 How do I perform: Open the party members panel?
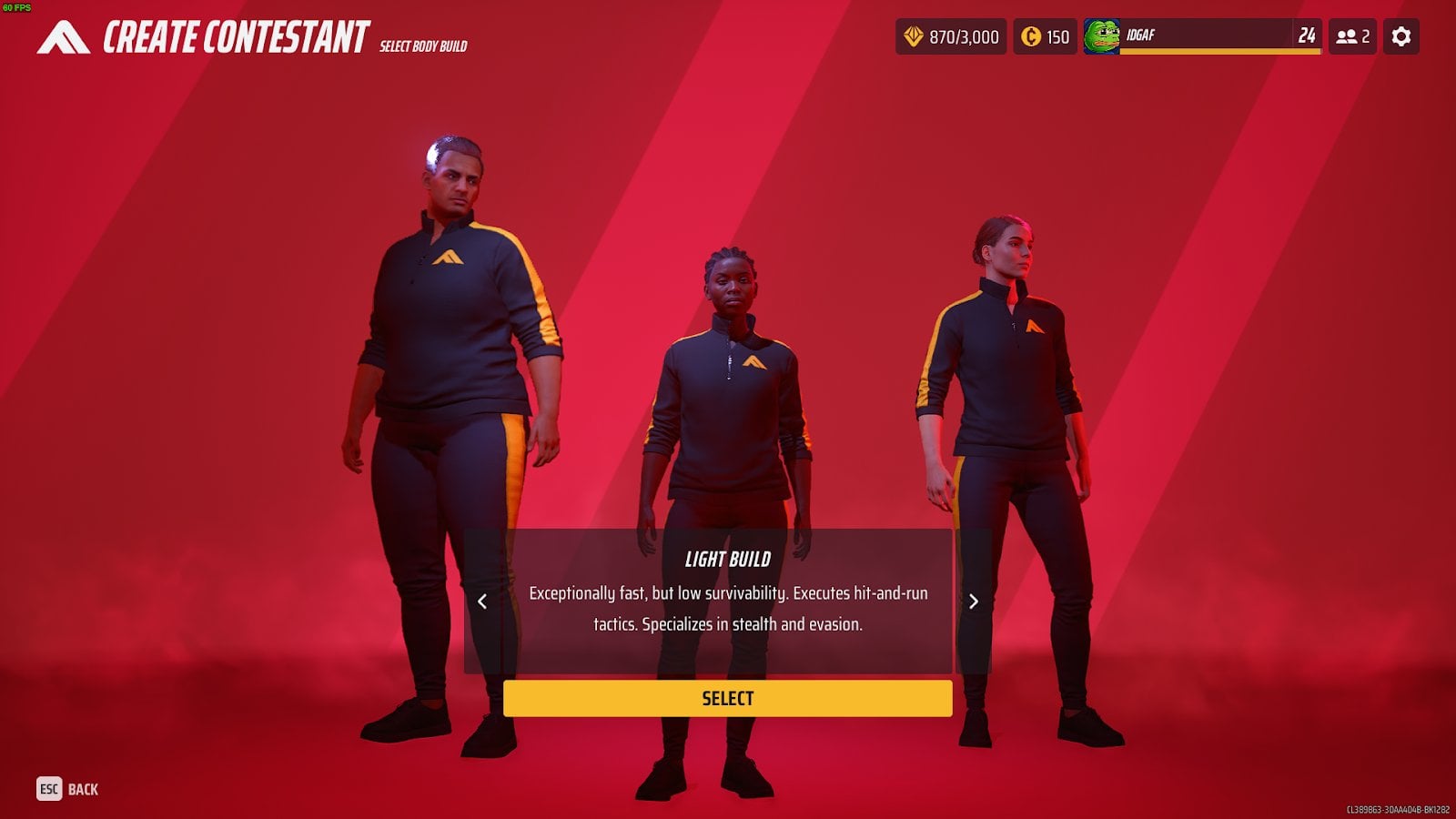(x=1351, y=36)
